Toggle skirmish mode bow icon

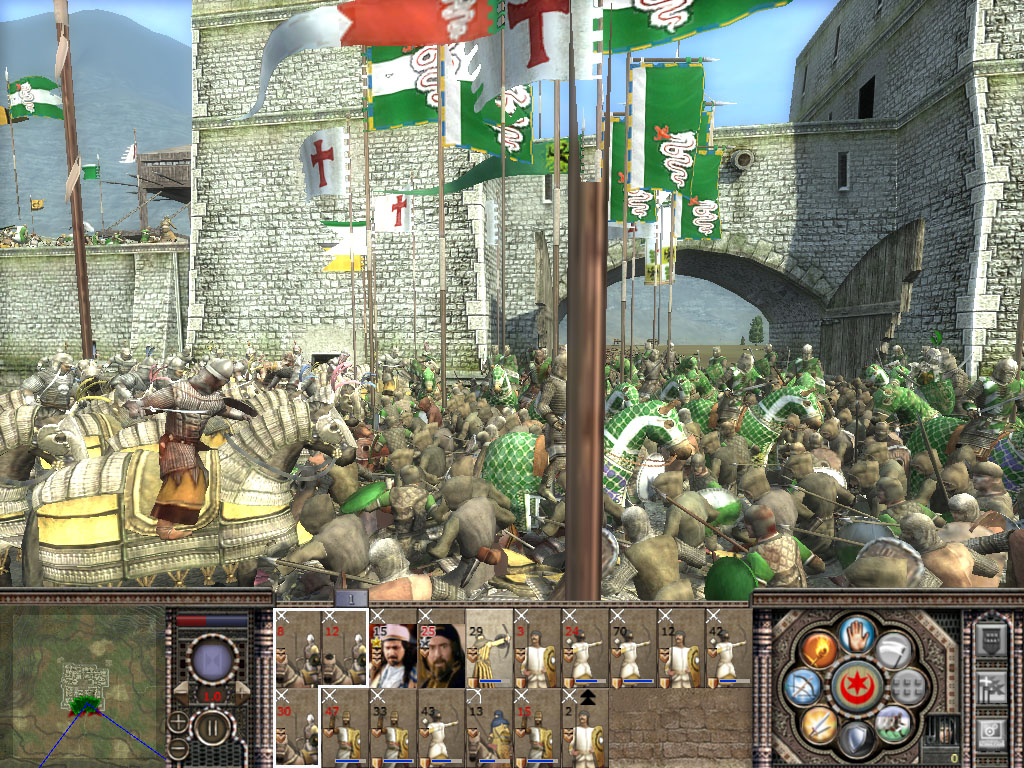802,686
